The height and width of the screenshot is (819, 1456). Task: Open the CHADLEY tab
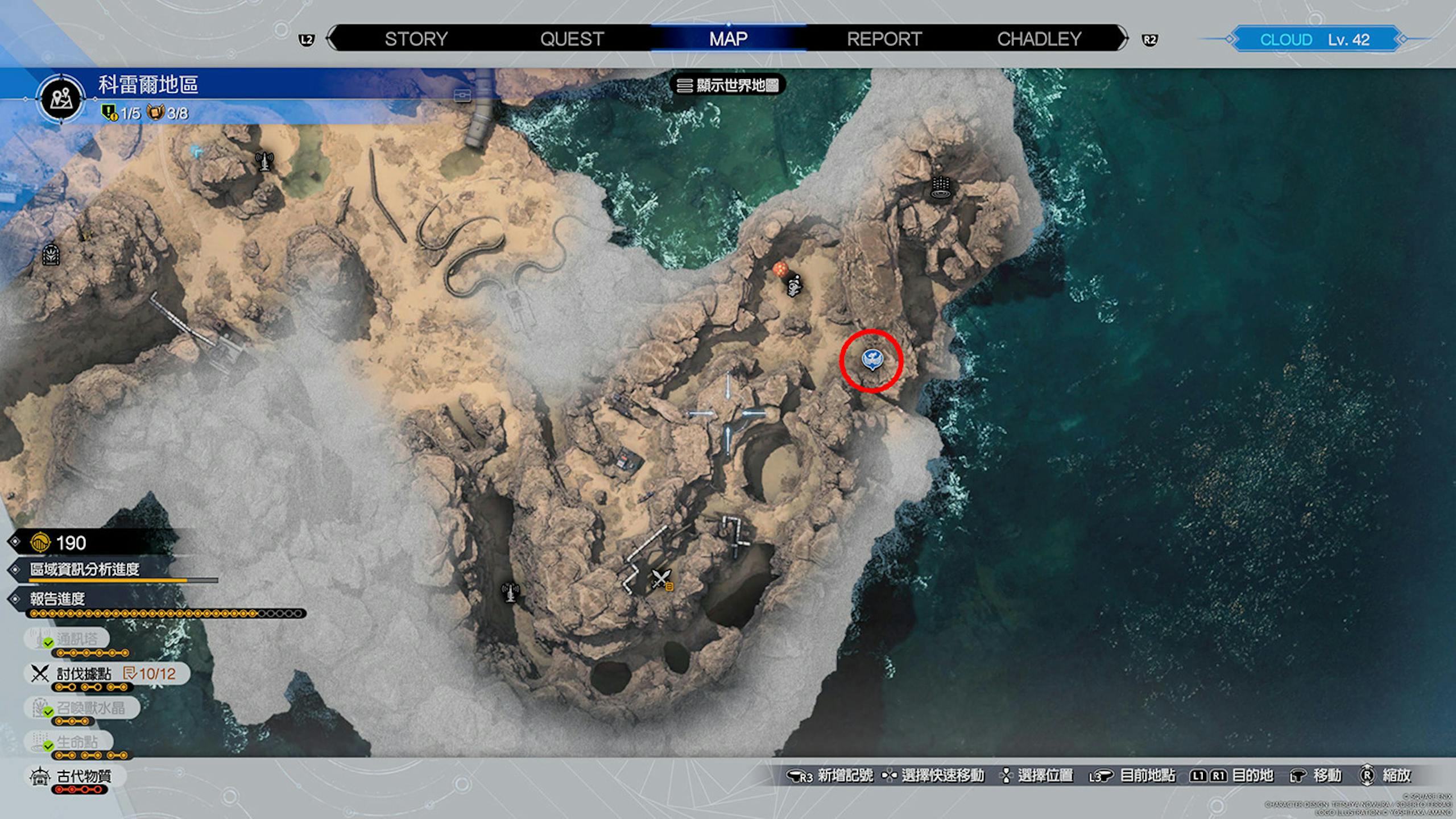click(x=1039, y=39)
